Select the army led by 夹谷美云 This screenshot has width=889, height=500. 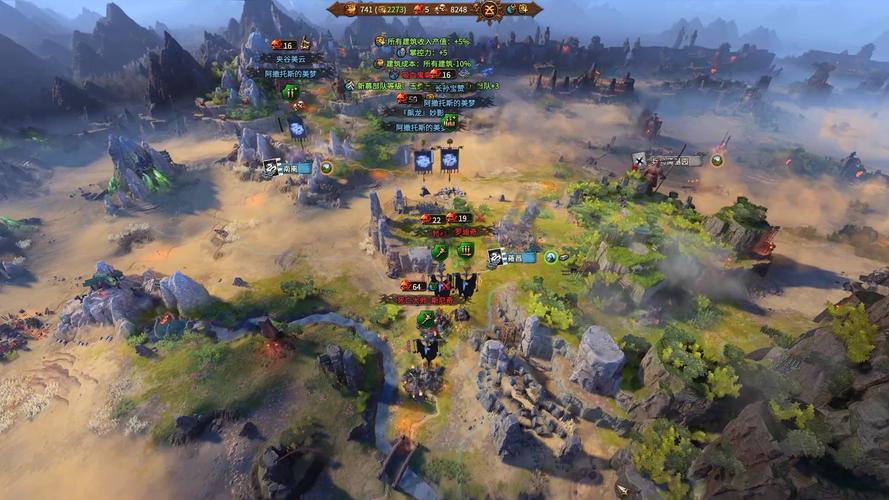pos(283,59)
